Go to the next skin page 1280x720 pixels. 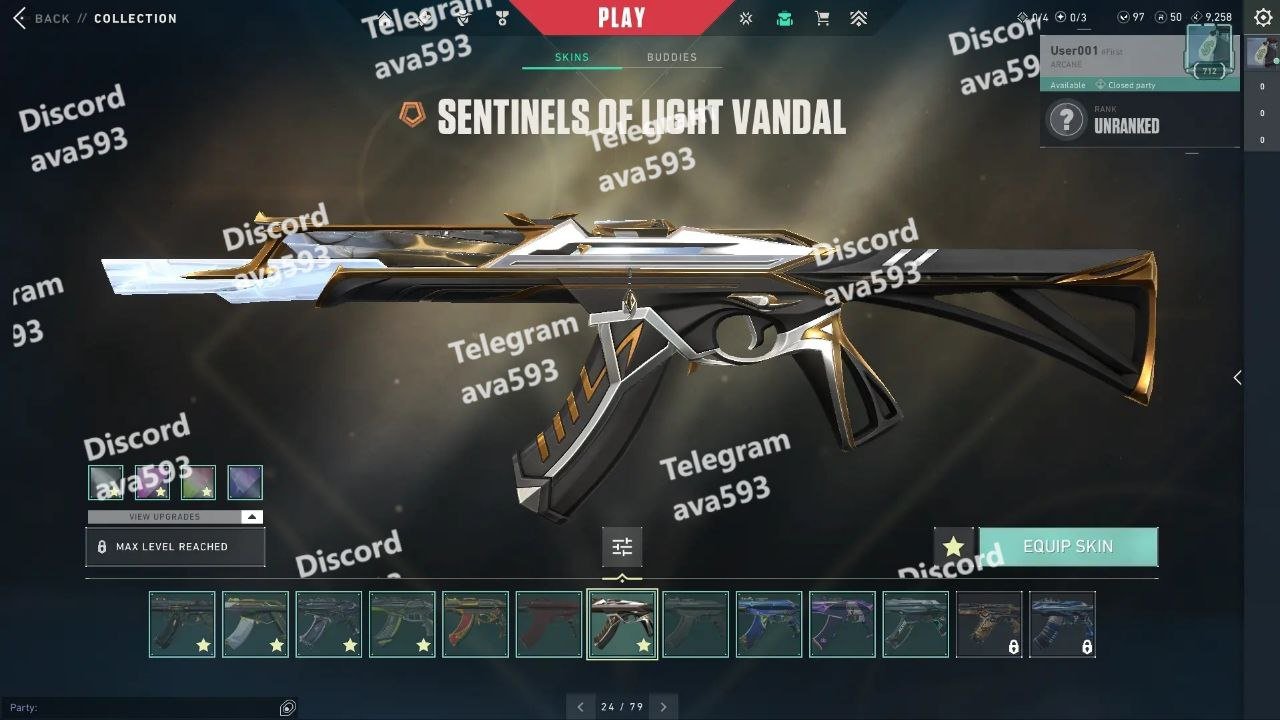663,707
